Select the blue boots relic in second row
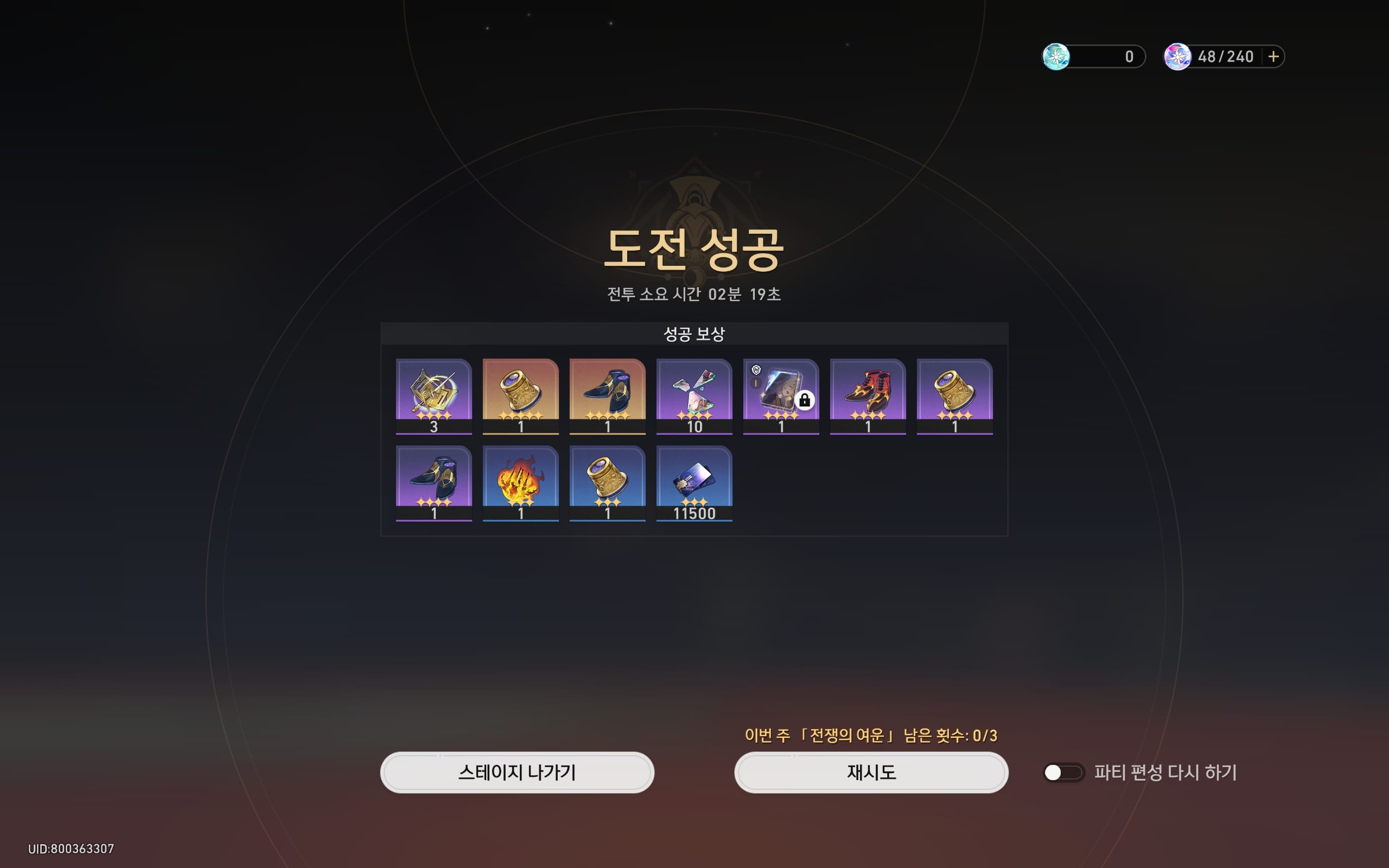The width and height of the screenshot is (1389, 868). click(435, 482)
